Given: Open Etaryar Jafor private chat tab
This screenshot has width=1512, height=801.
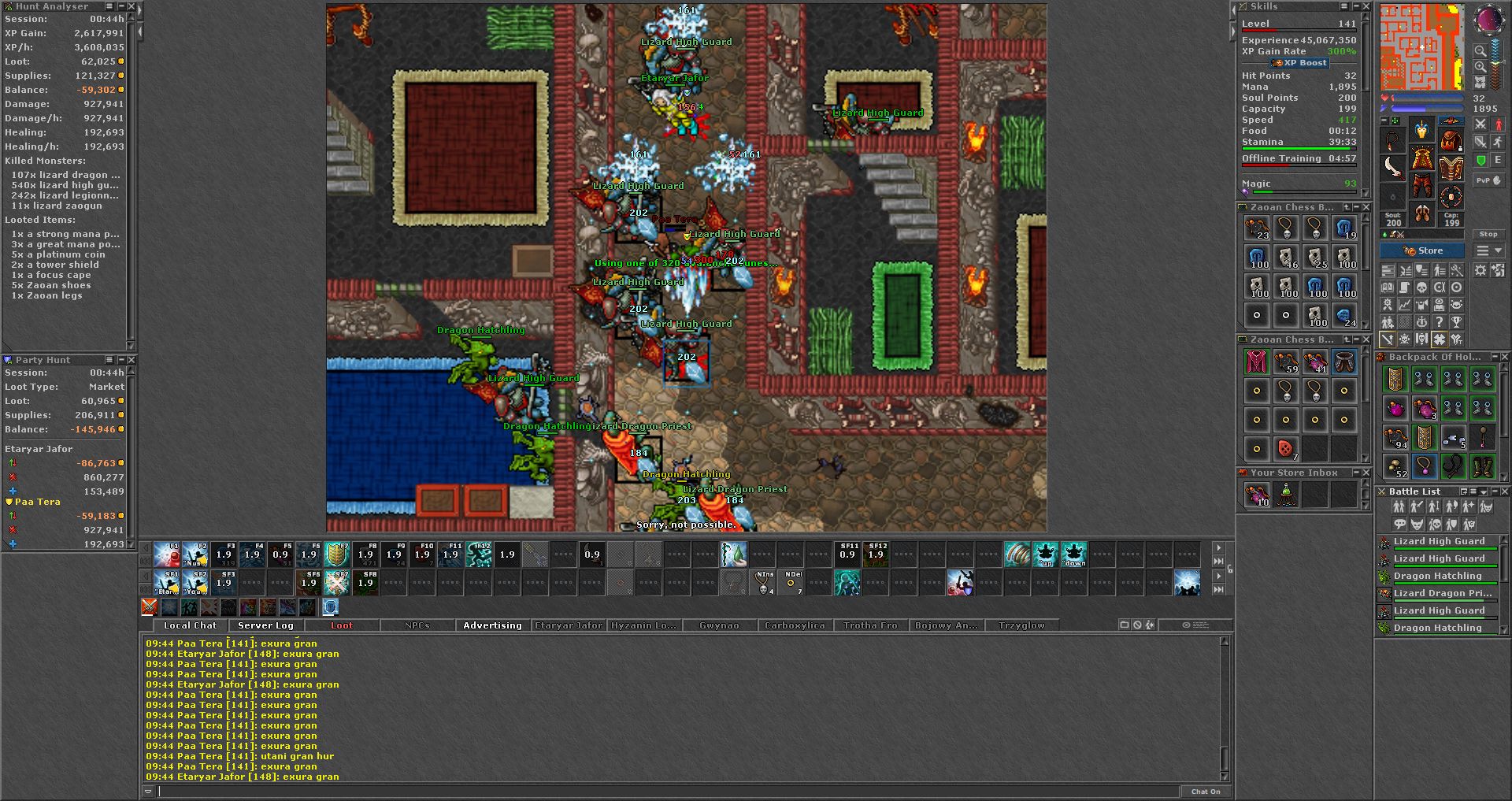Looking at the screenshot, I should (x=569, y=625).
